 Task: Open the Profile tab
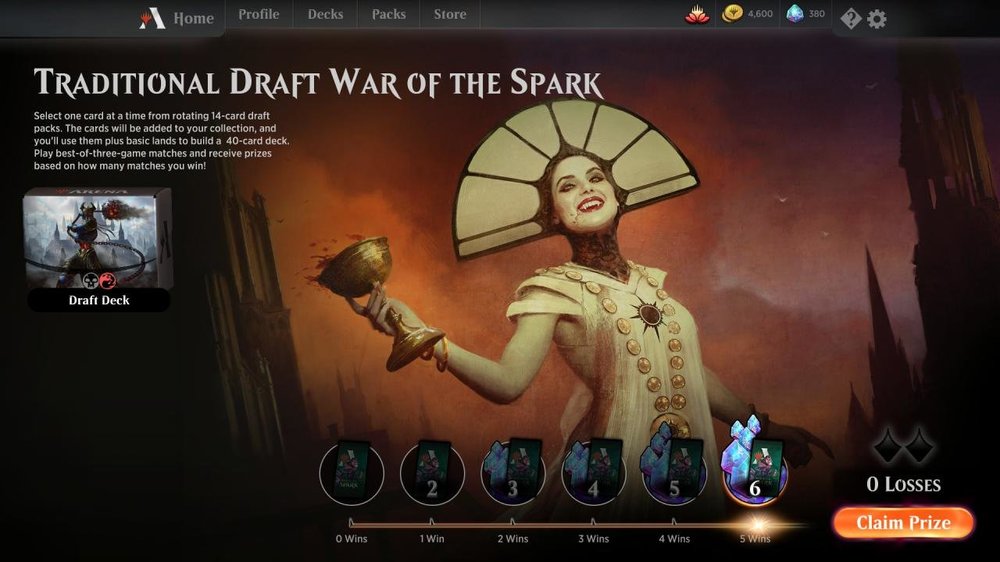pos(258,15)
